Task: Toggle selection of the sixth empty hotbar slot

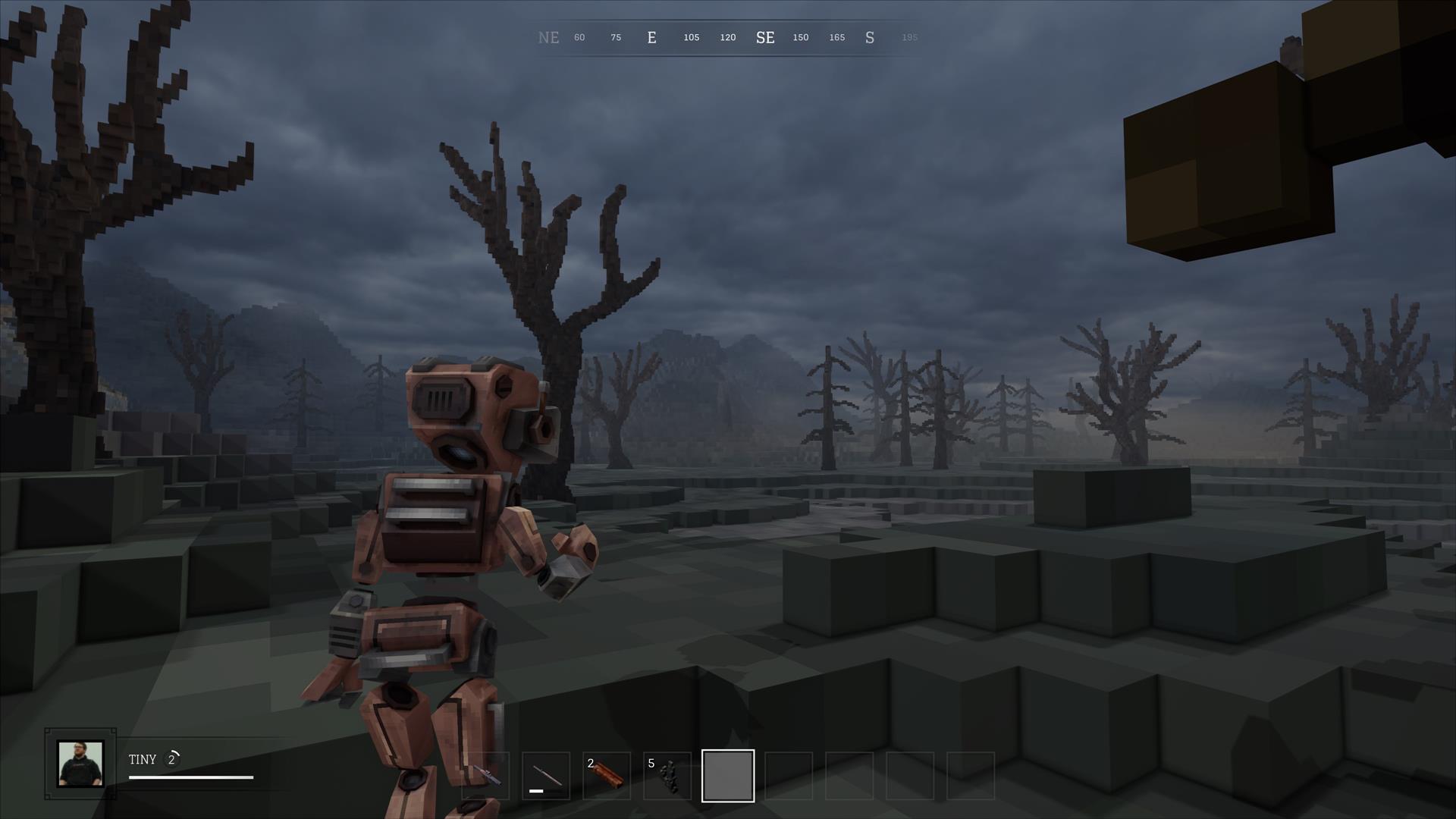Action: coord(789,775)
